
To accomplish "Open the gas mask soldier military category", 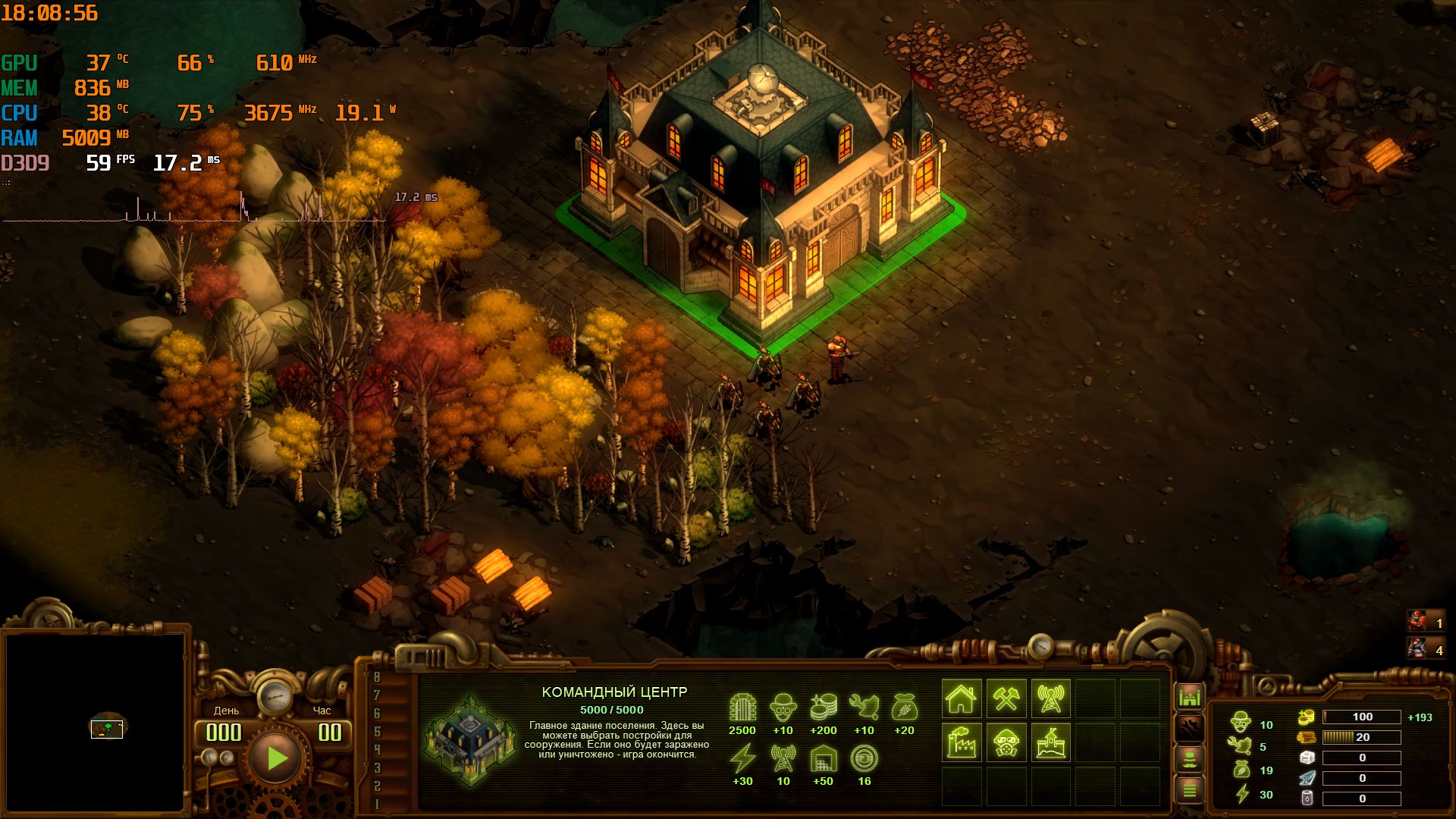I will click(x=1006, y=742).
